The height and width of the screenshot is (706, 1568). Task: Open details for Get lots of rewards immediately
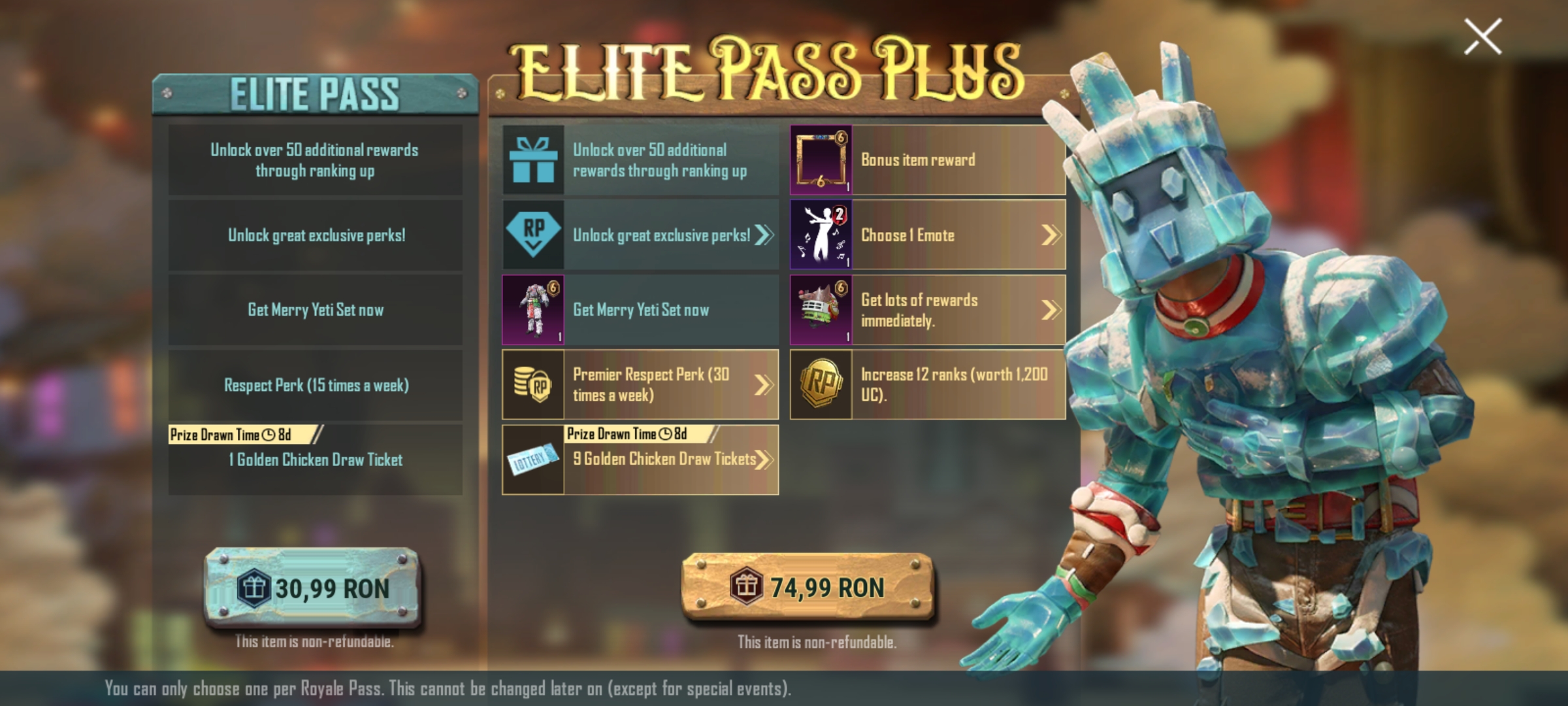[1052, 311]
